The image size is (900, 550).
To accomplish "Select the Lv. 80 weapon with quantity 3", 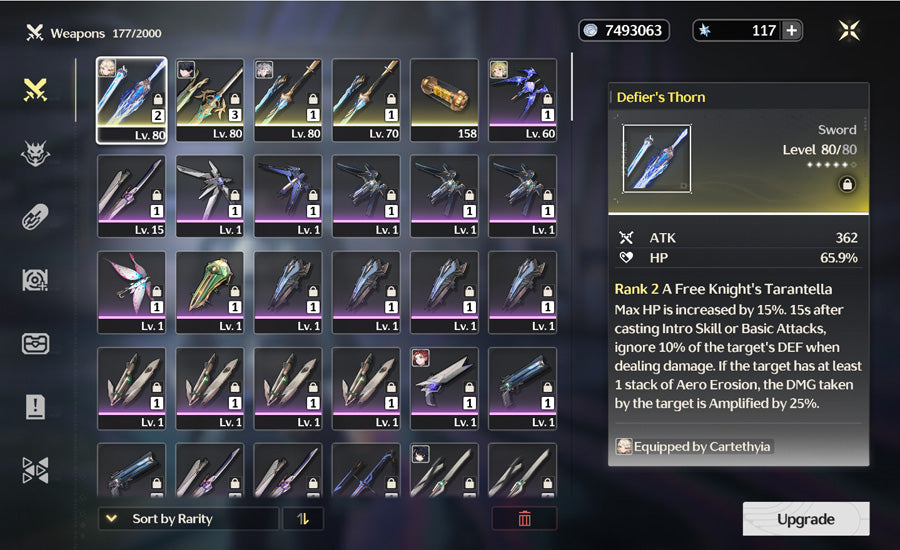I will [210, 100].
